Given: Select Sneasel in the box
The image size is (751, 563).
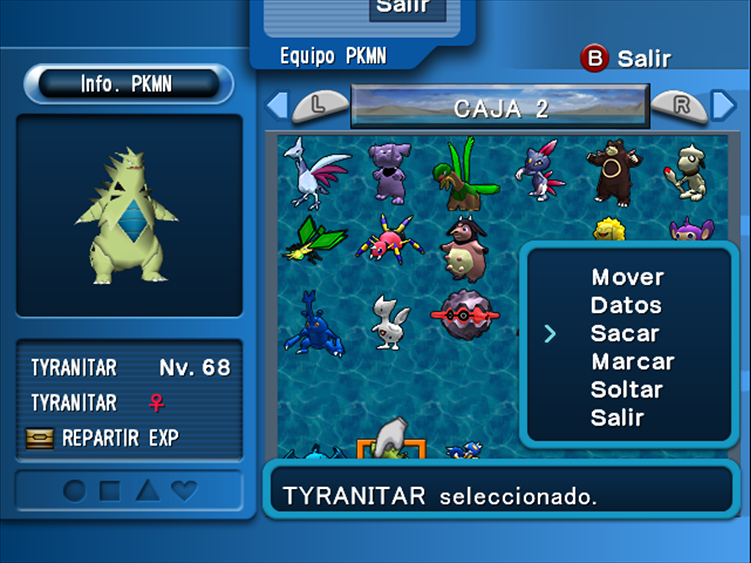Looking at the screenshot, I should (x=539, y=168).
